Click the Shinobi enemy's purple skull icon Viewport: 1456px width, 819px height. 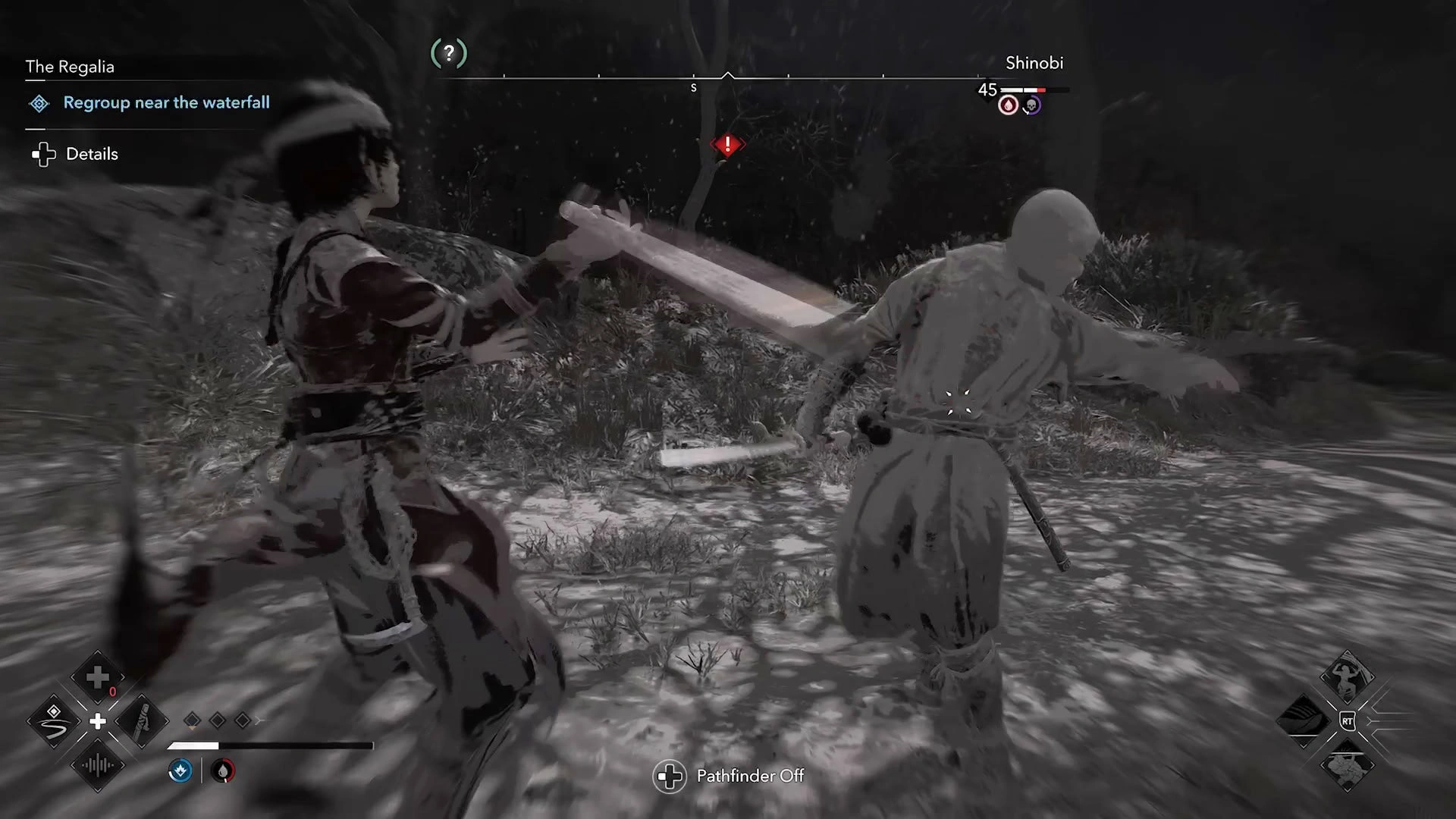1031,105
